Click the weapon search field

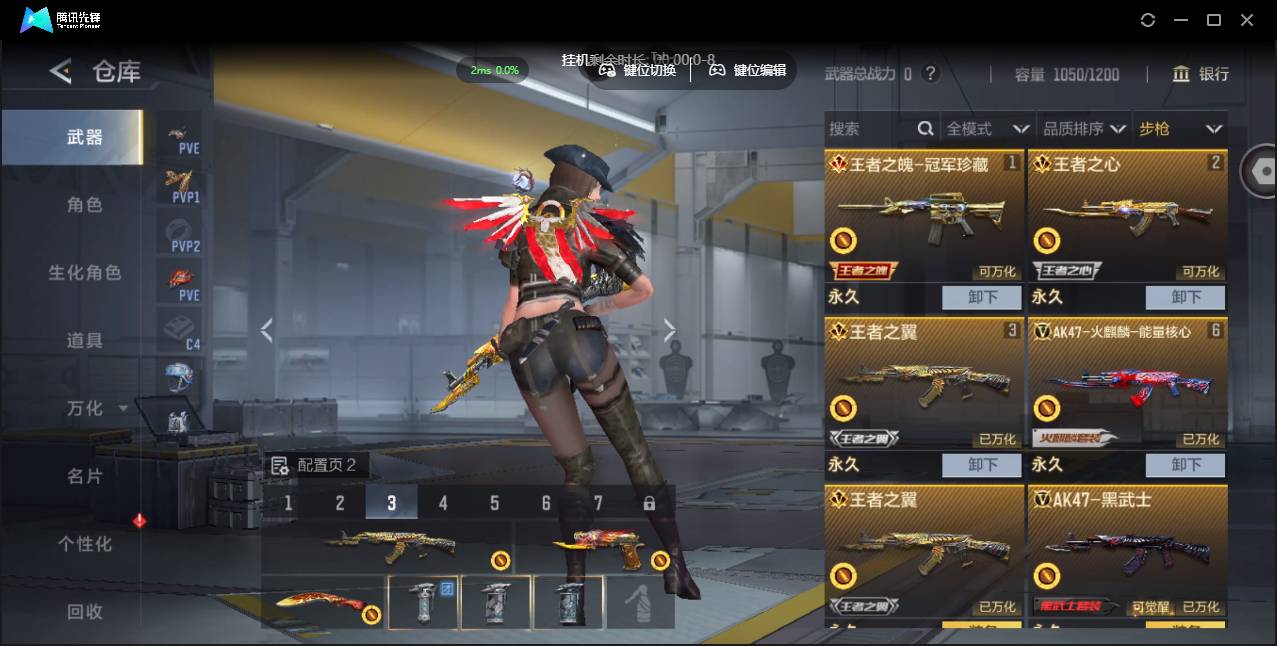870,129
